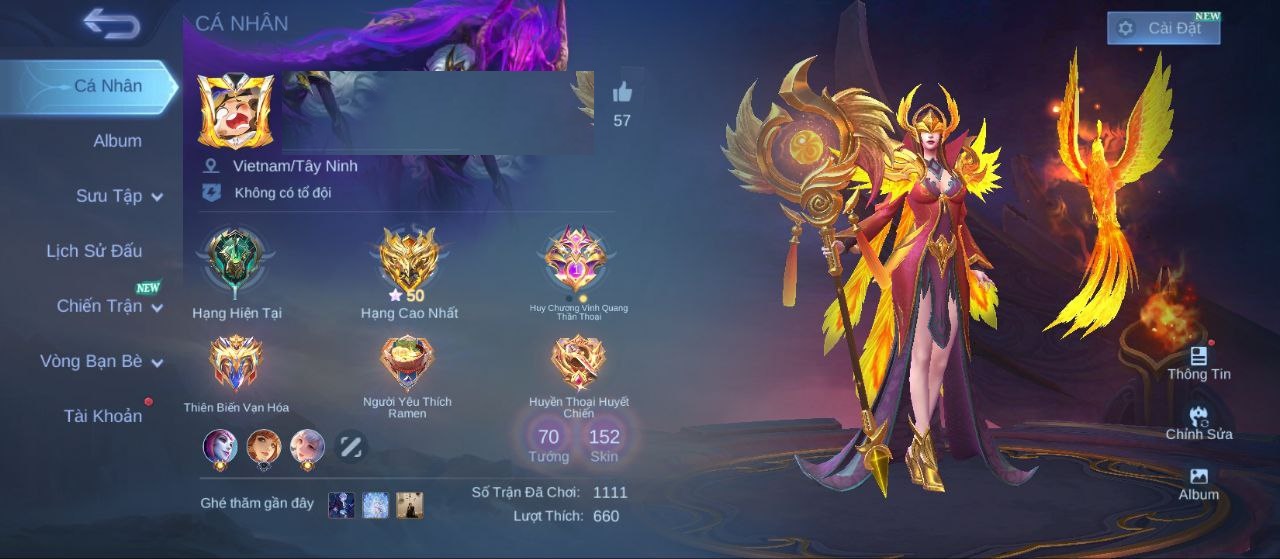This screenshot has width=1280, height=559.
Task: Open Lịch Sử Đấu match history
Action: (x=94, y=251)
